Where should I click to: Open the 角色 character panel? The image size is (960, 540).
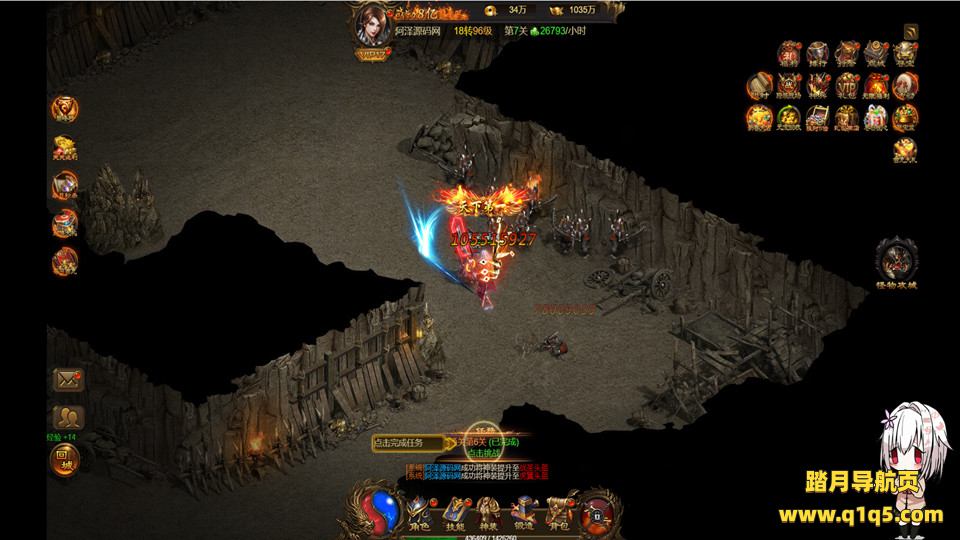tap(418, 510)
